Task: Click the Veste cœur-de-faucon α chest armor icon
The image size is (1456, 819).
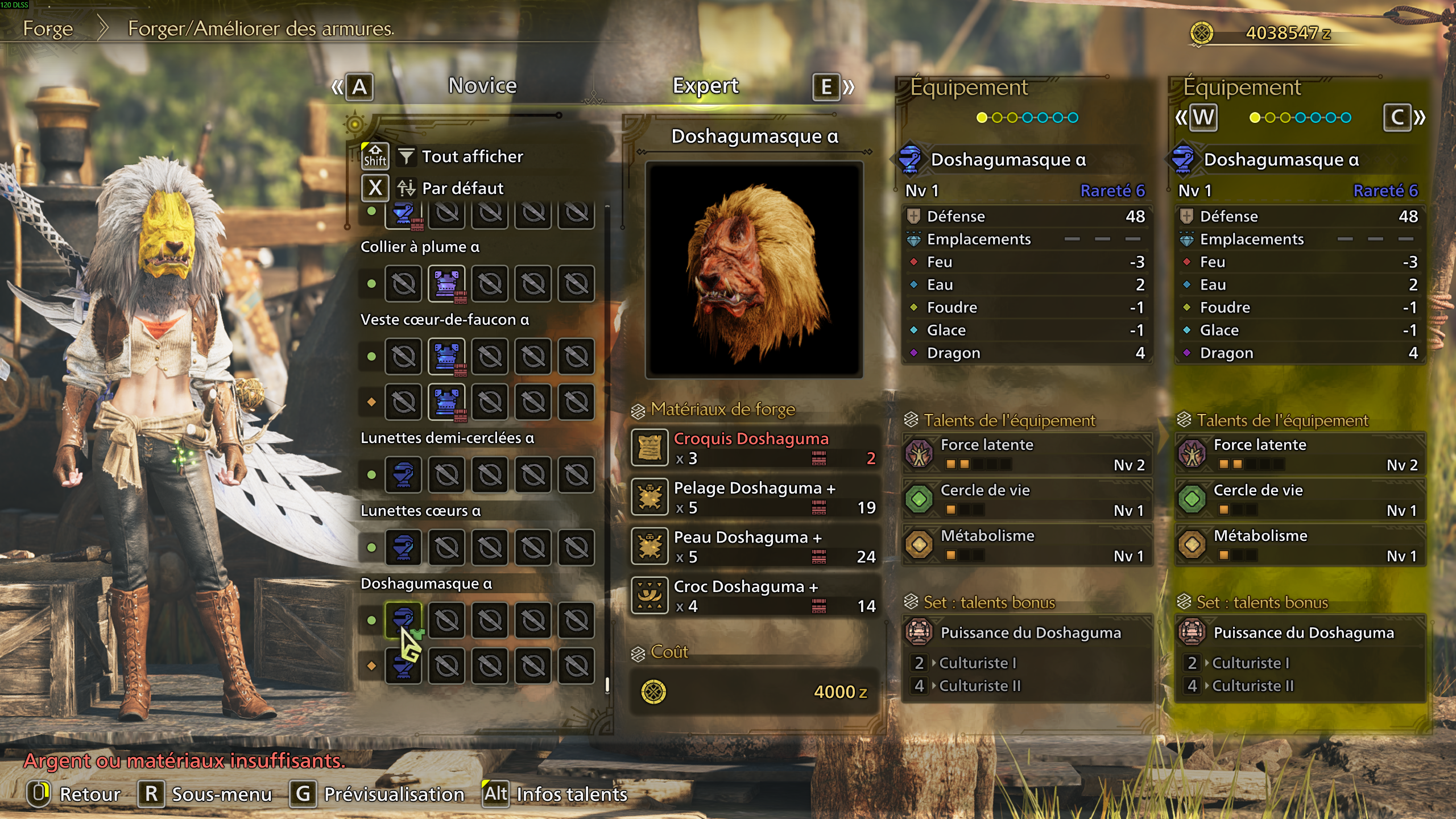Action: coord(447,357)
